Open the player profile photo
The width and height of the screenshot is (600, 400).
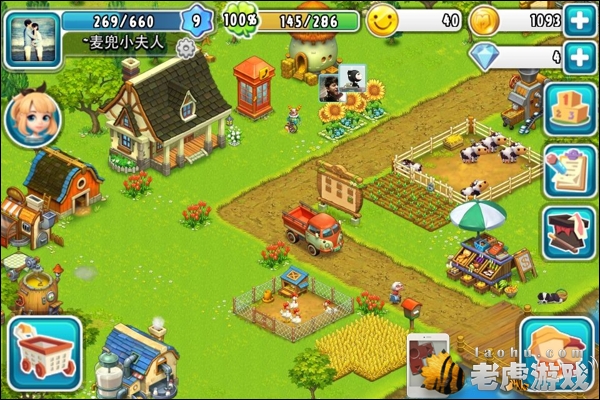tap(32, 37)
